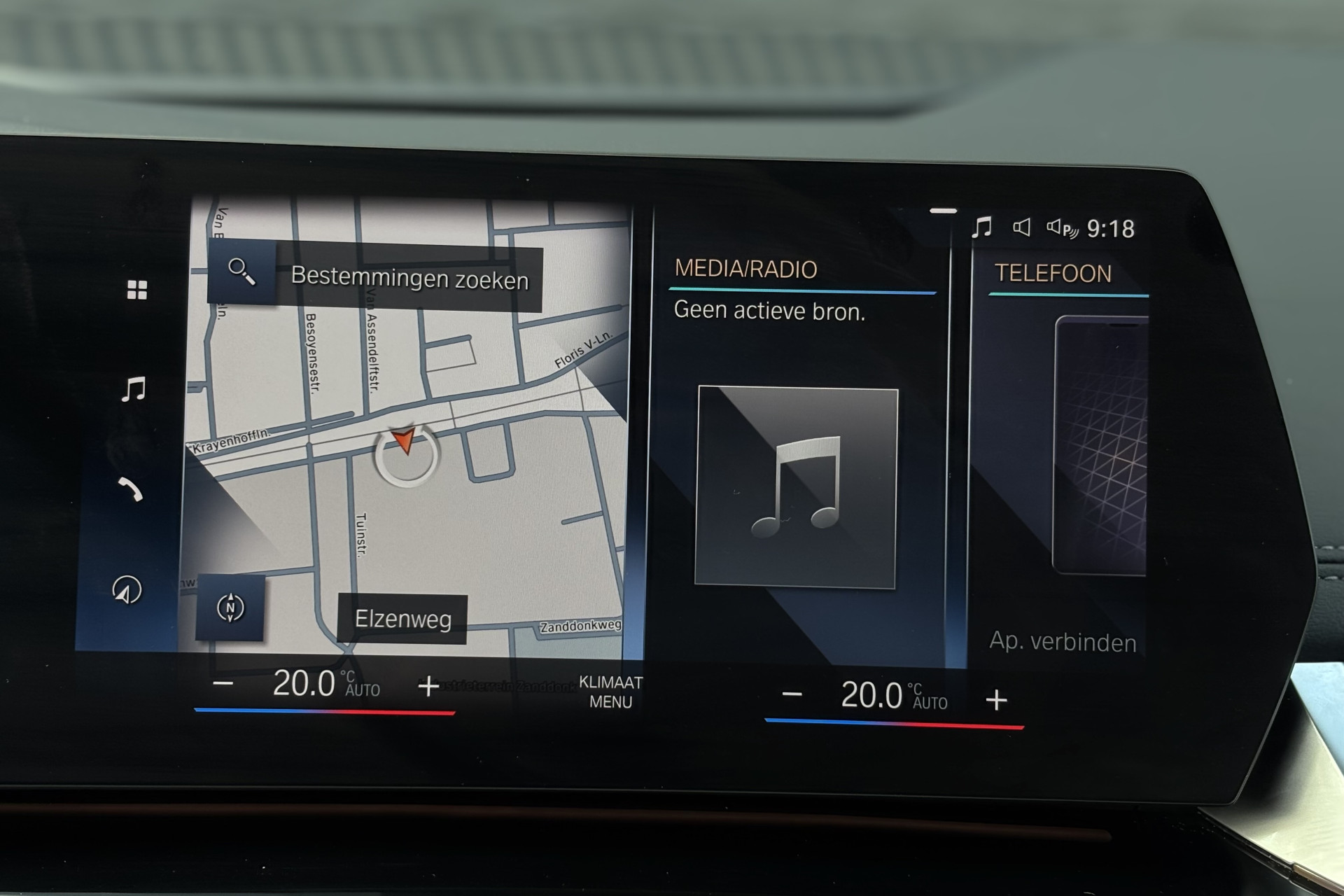Open the phone handset sidebar icon
This screenshot has height=896, width=1344.
[x=130, y=489]
